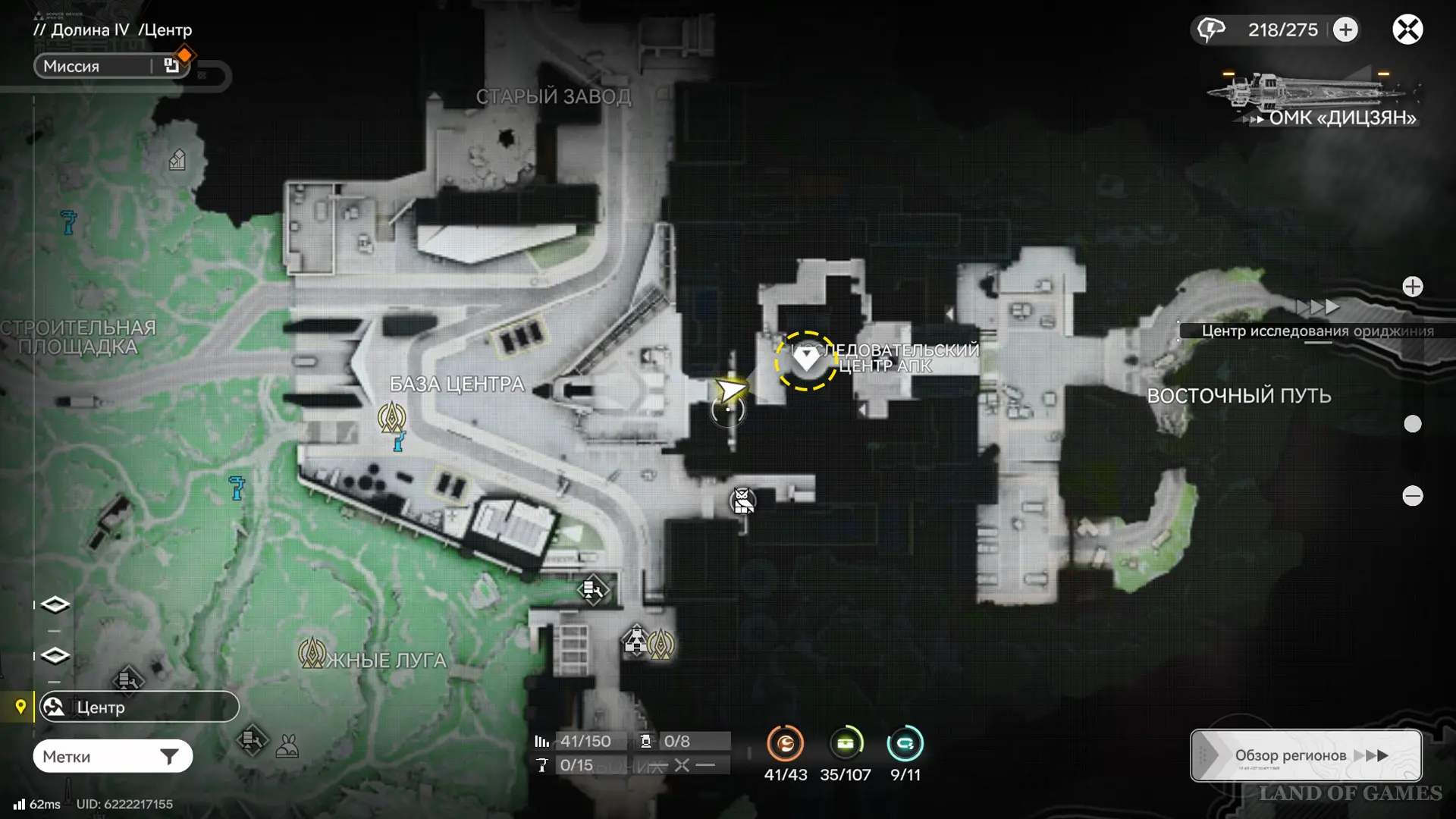Select the house marker on the map
Viewport: 1456px width, 819px height.
point(177,160)
